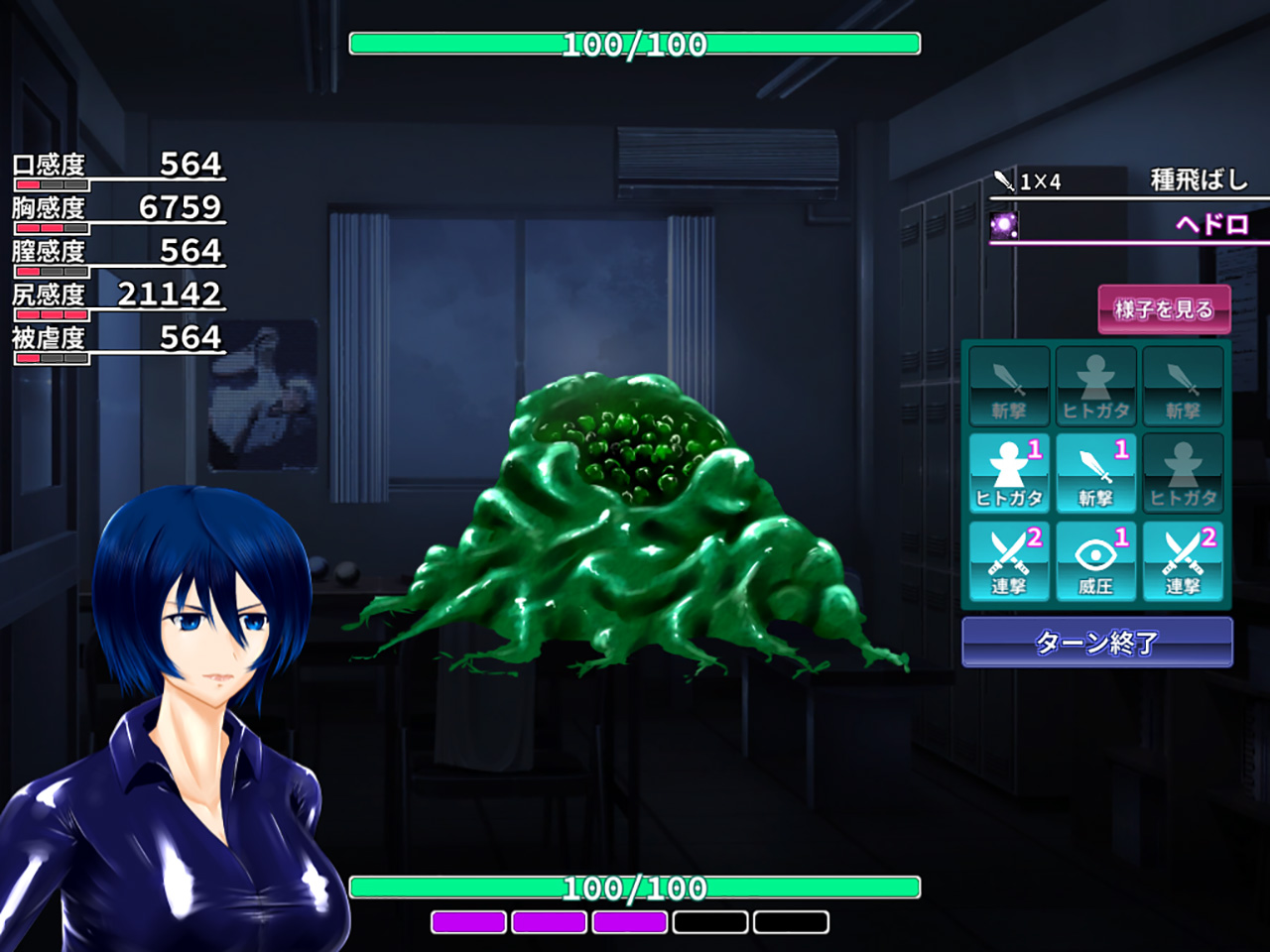Choose the lit ヒトガタ card costing 1
The height and width of the screenshot is (952, 1270).
[x=1009, y=474]
